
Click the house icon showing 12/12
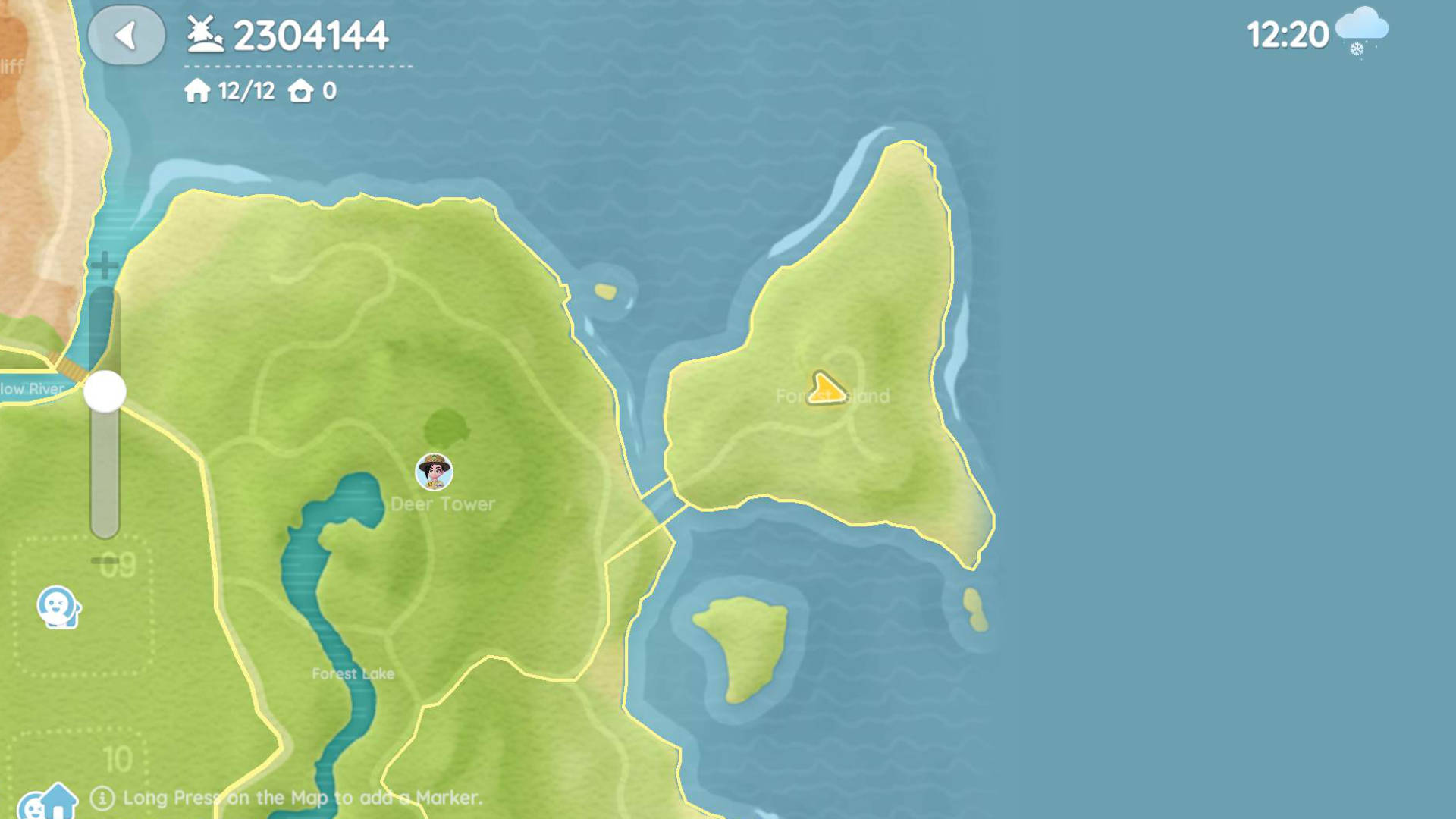[x=196, y=91]
